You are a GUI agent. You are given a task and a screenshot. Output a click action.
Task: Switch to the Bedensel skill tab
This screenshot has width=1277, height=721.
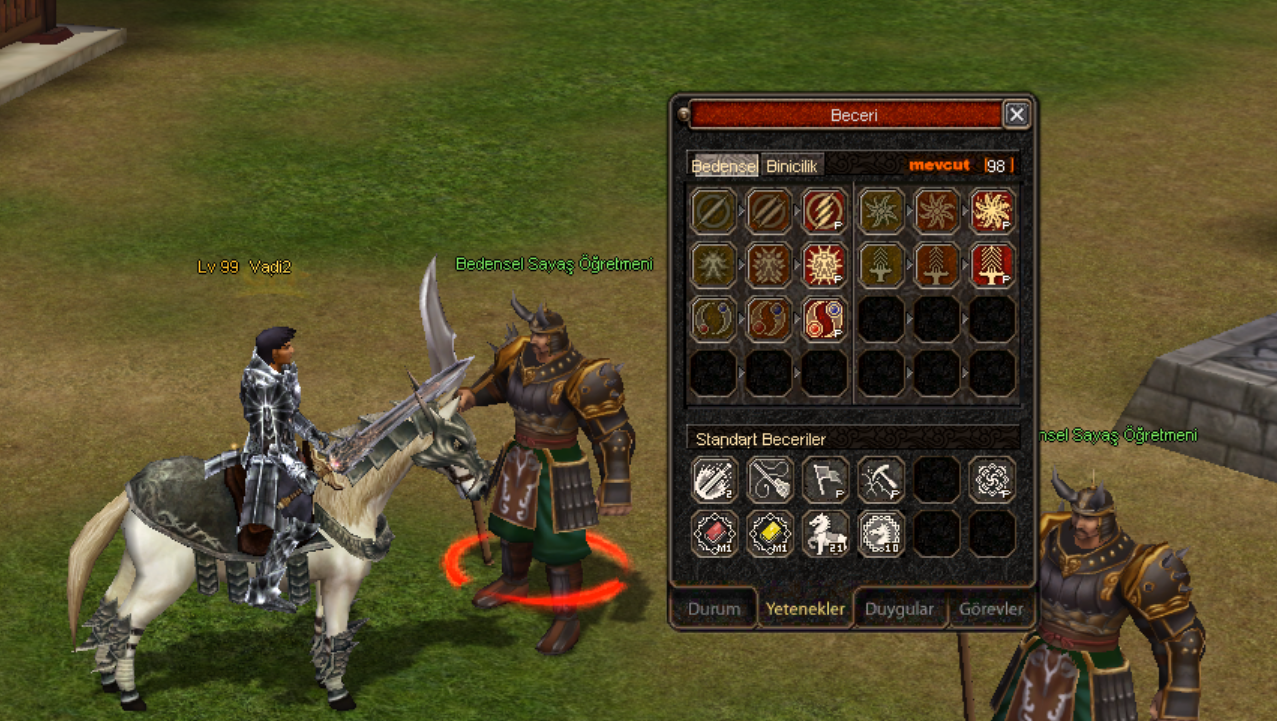click(x=723, y=166)
